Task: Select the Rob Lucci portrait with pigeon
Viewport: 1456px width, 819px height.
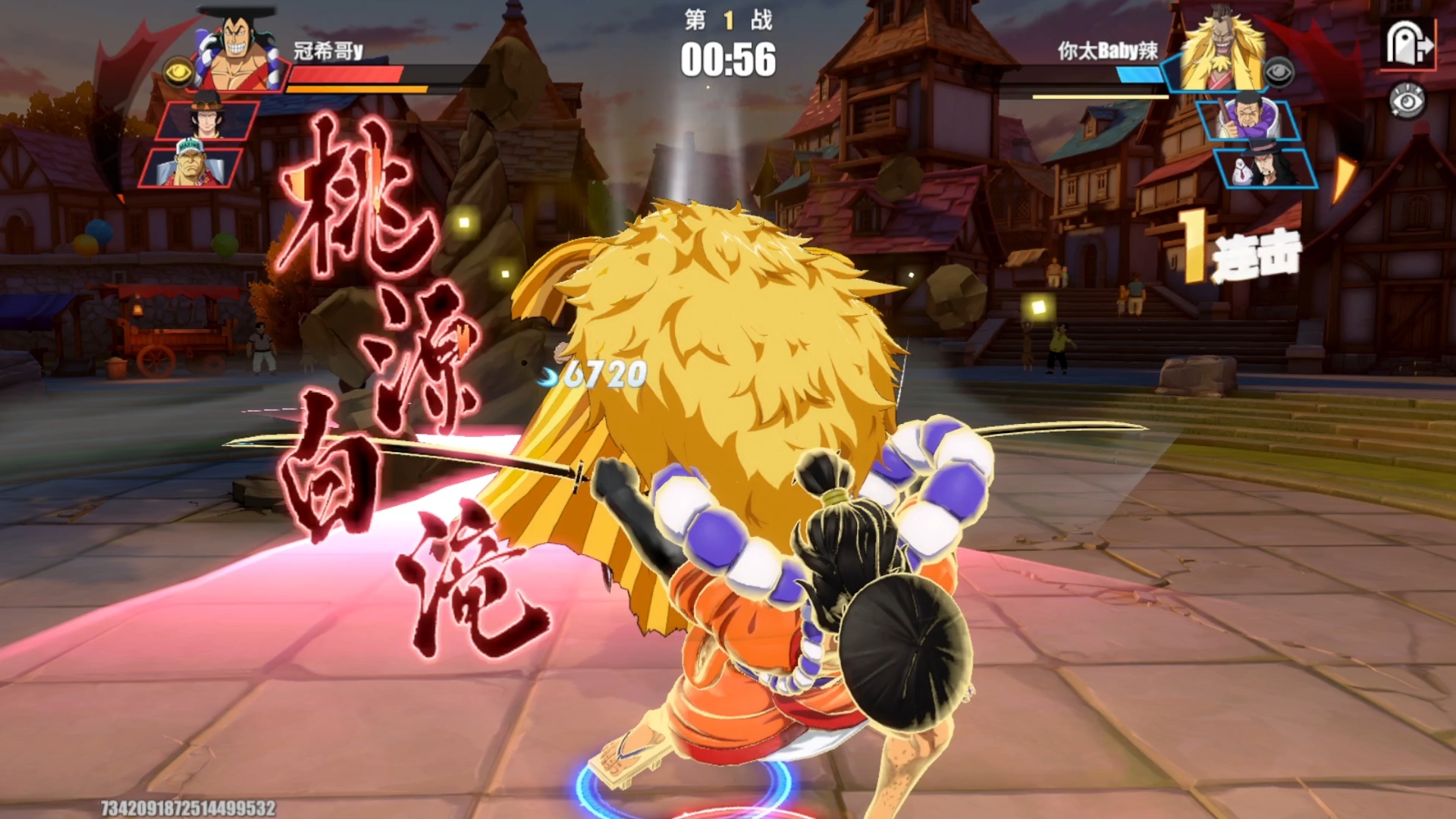Action: pos(1265,167)
